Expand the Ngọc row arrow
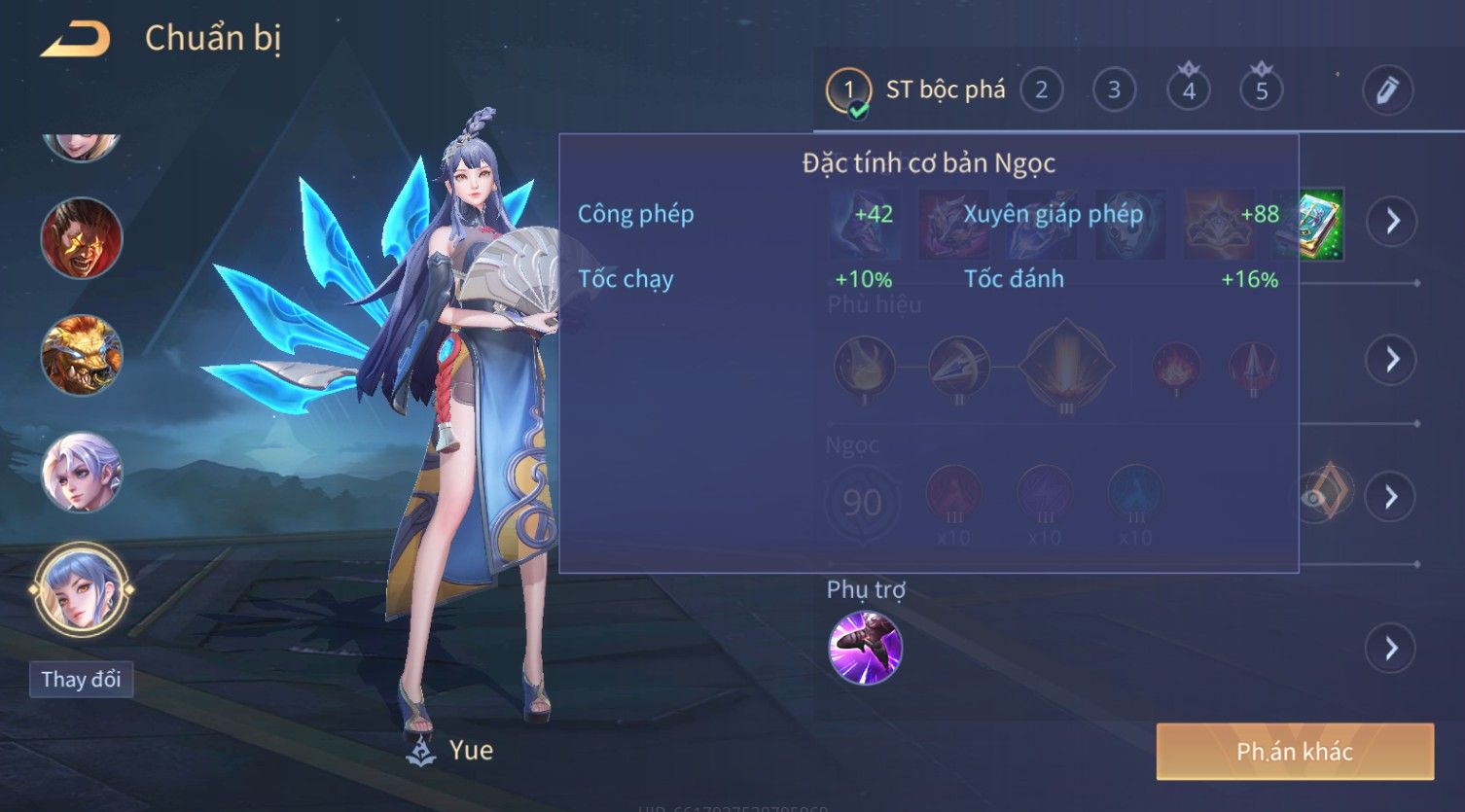Viewport: 1465px width, 812px height. tap(1392, 497)
